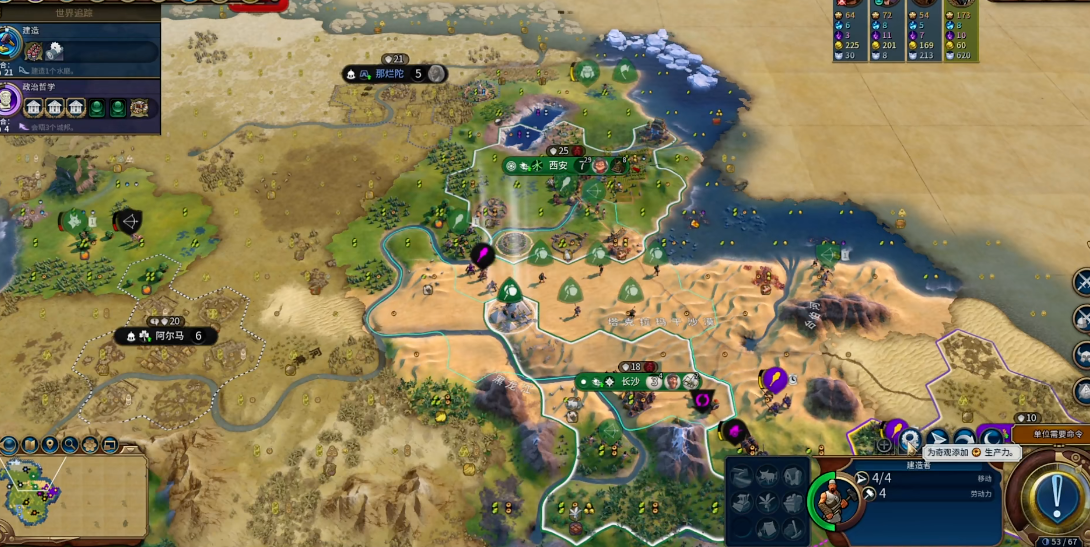
Task: Open the map search magnifier
Action: coord(70,444)
